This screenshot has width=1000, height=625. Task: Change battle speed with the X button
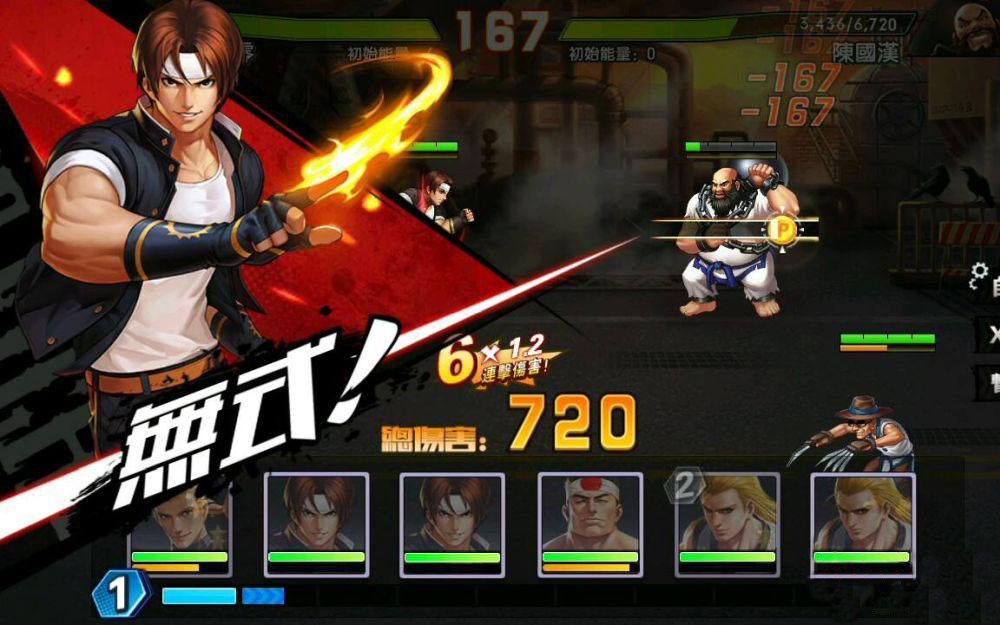click(x=990, y=335)
